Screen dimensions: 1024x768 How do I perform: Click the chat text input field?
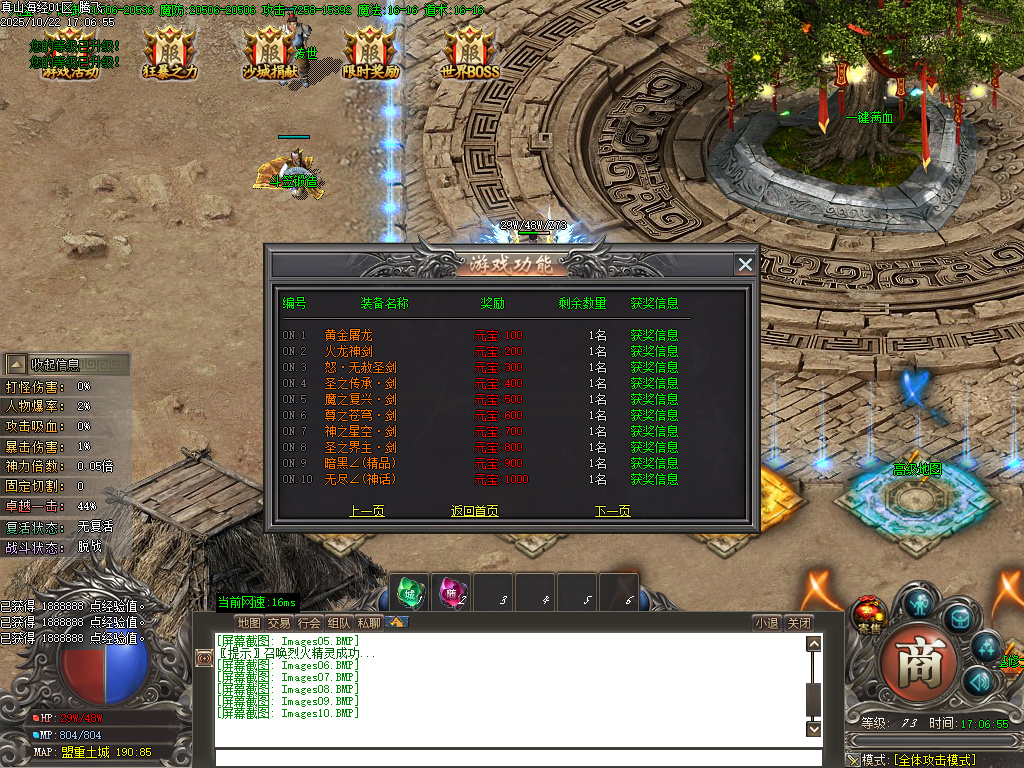(x=510, y=757)
